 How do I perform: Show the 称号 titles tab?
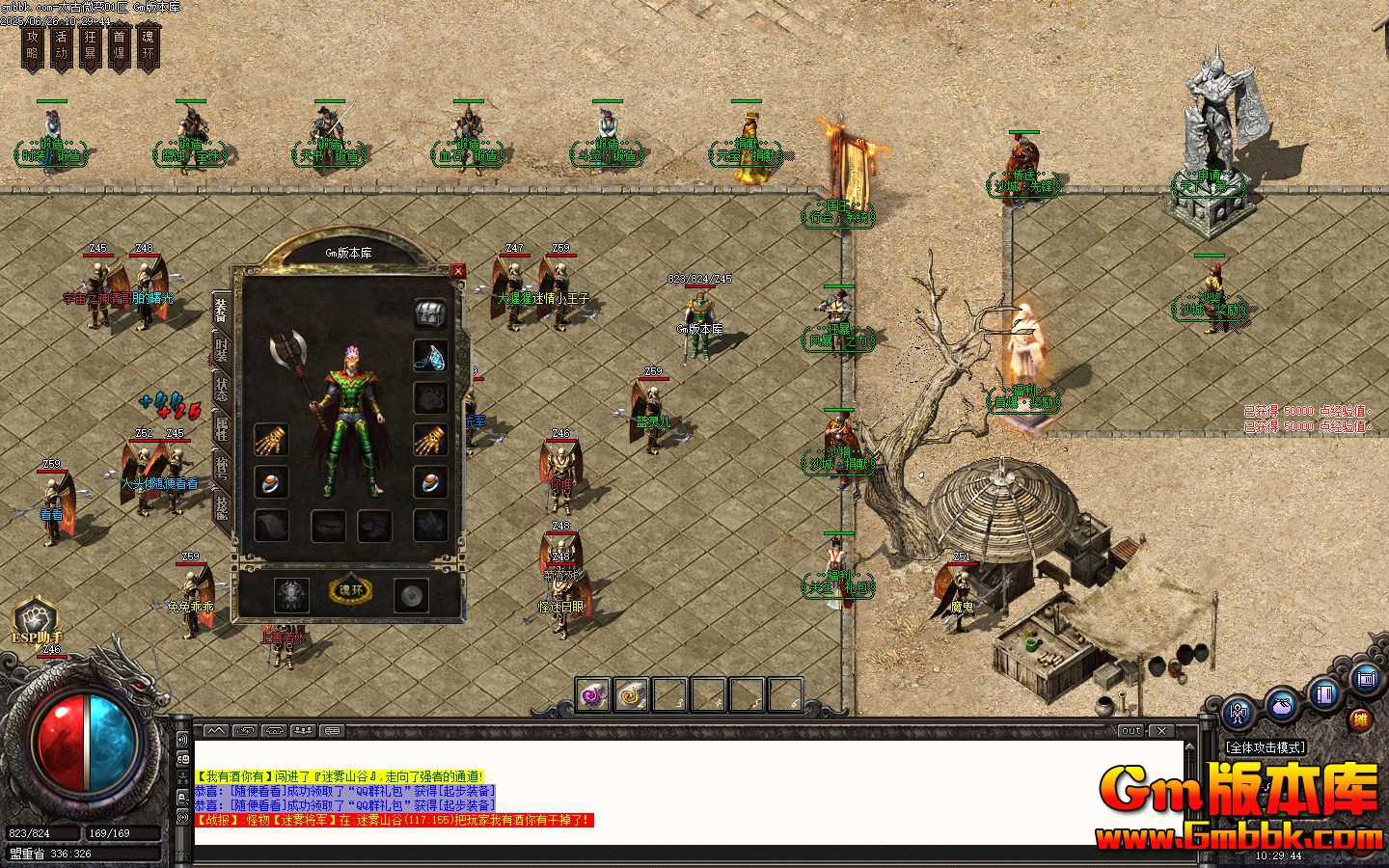(x=222, y=468)
